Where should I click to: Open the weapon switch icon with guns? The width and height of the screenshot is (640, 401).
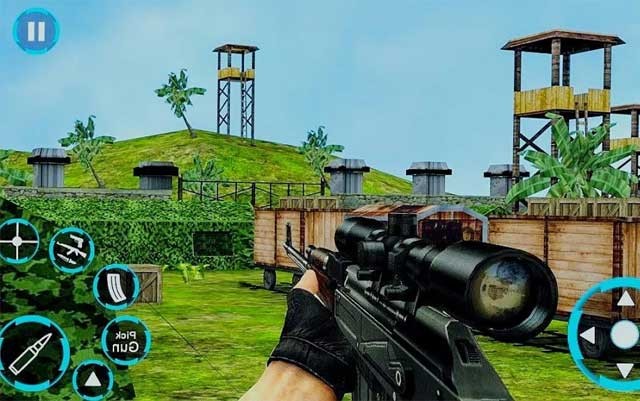[x=71, y=250]
